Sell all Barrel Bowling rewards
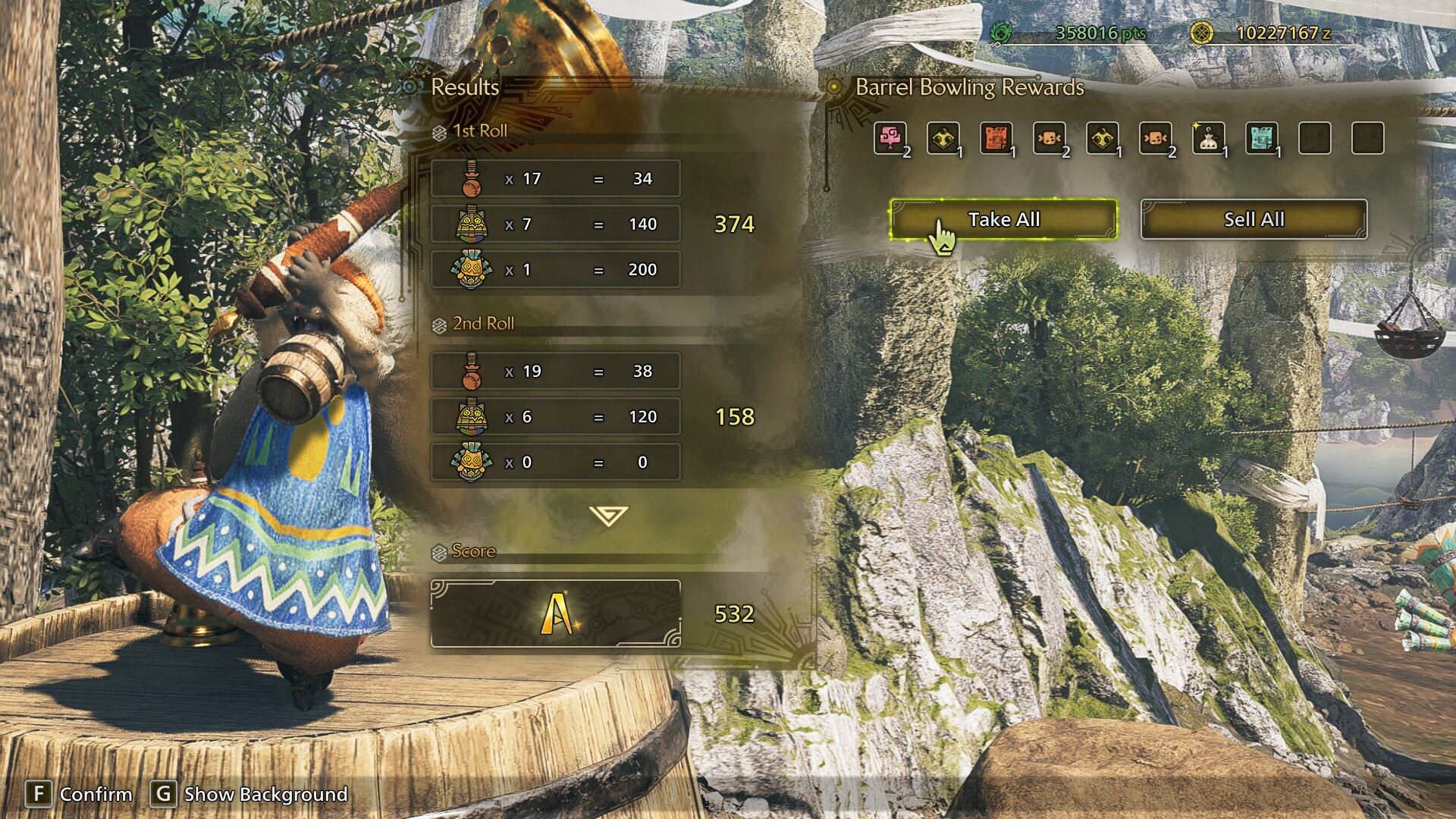1456x819 pixels. (1254, 220)
